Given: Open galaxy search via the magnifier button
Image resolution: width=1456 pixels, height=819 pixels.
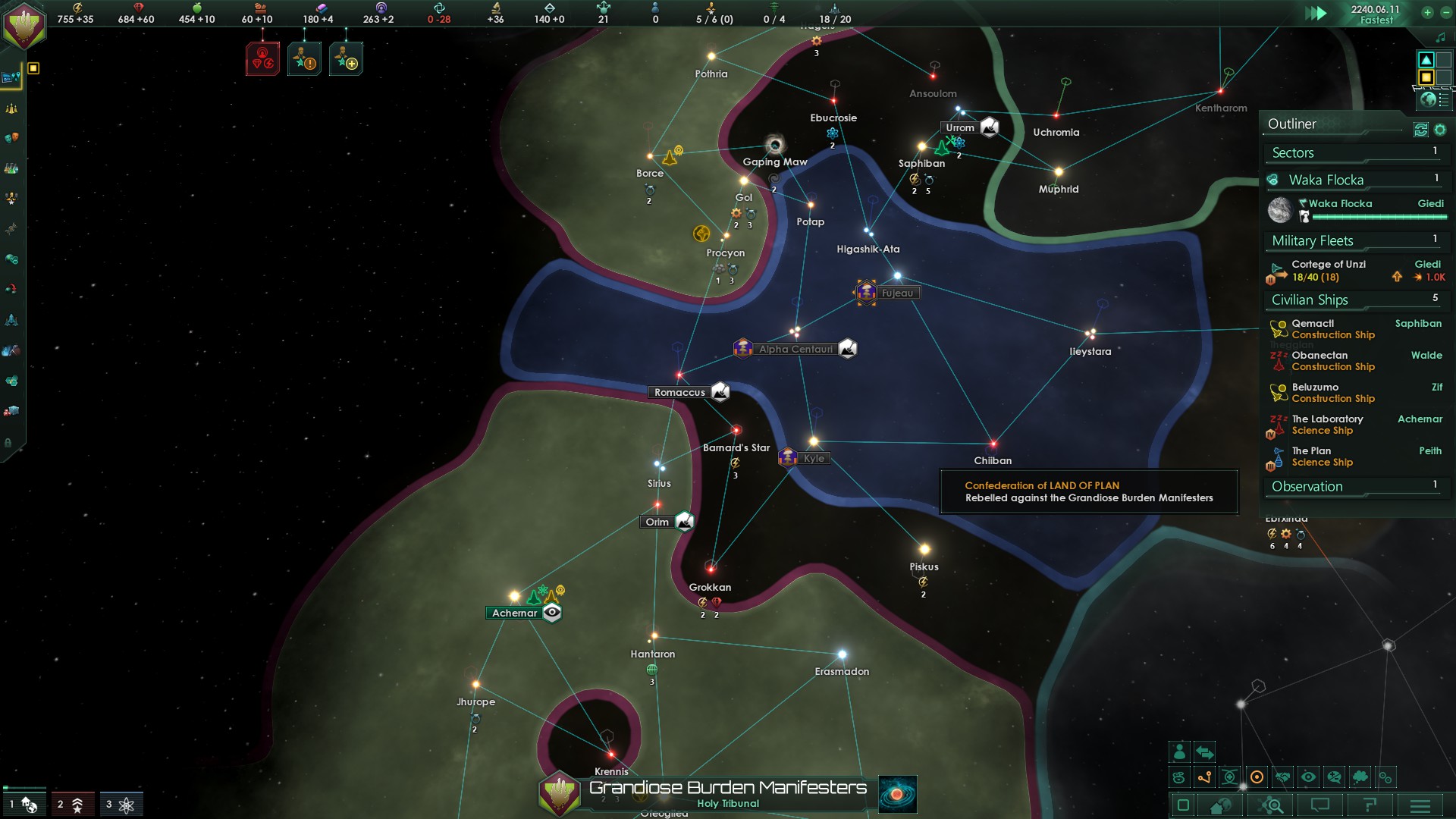Looking at the screenshot, I should [1271, 806].
